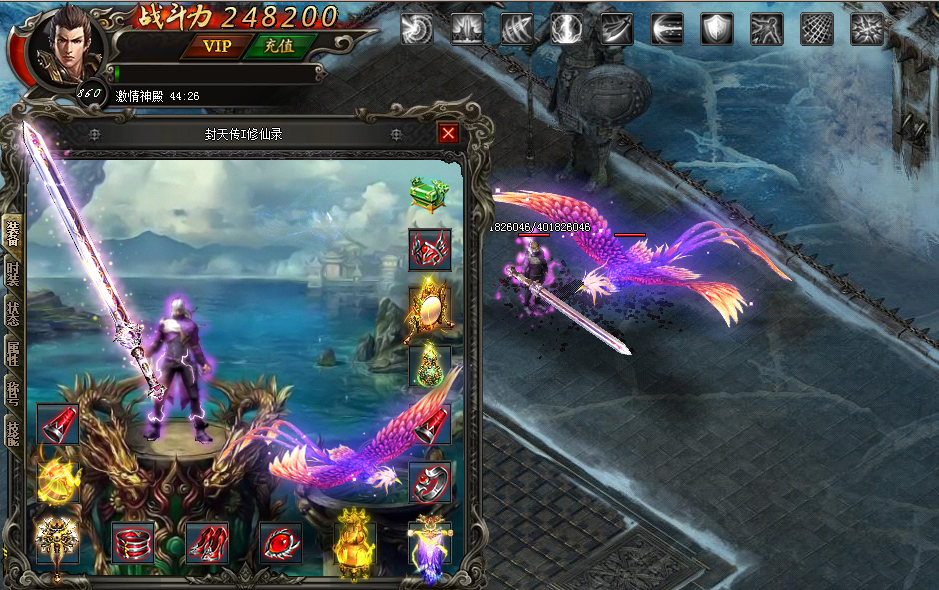Select the green gourd item slot

click(429, 366)
